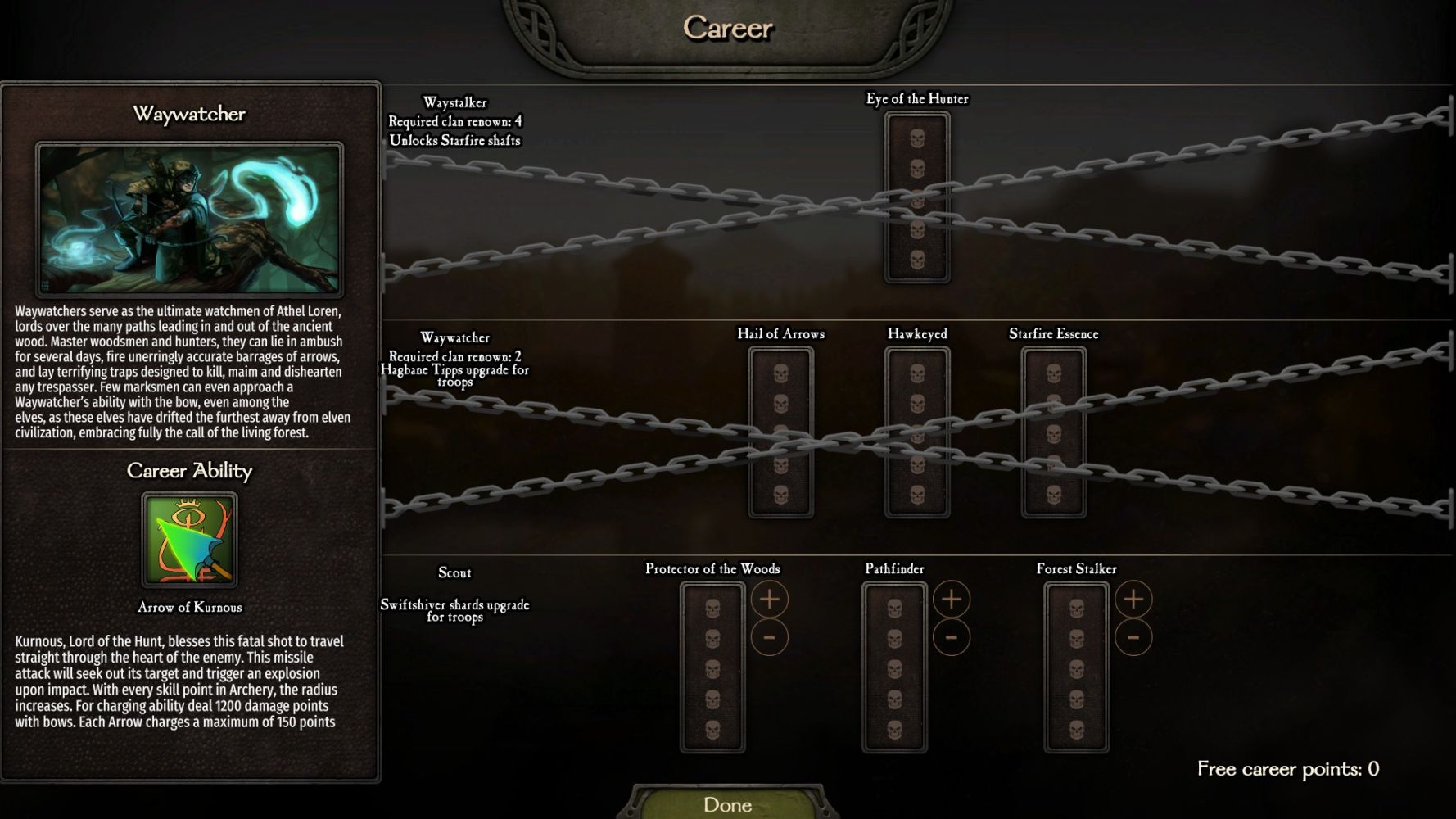The height and width of the screenshot is (819, 1456).
Task: Confirm career choices with Done button
Action: coord(727,804)
